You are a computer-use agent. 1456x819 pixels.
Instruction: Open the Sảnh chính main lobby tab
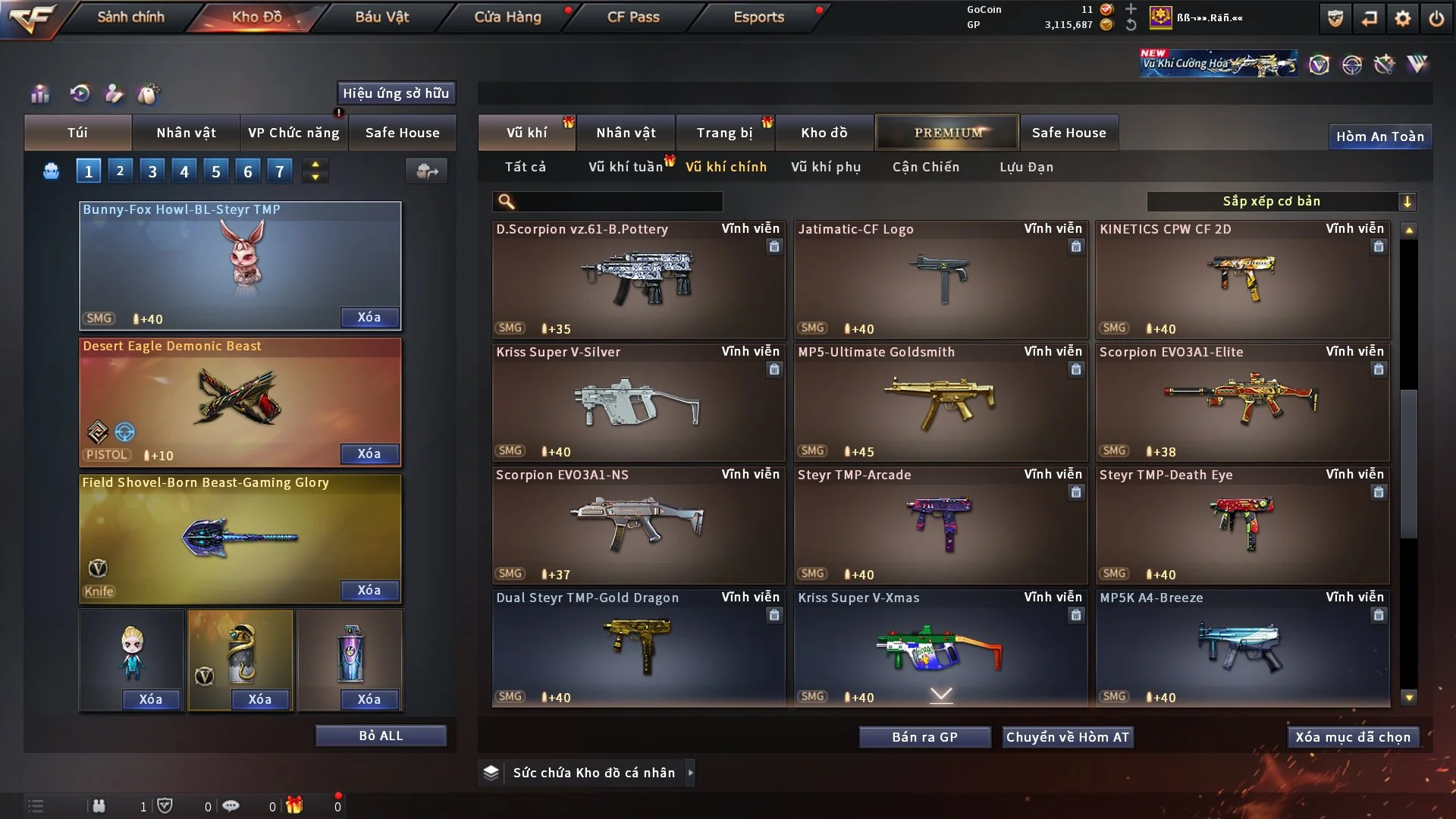click(x=130, y=17)
